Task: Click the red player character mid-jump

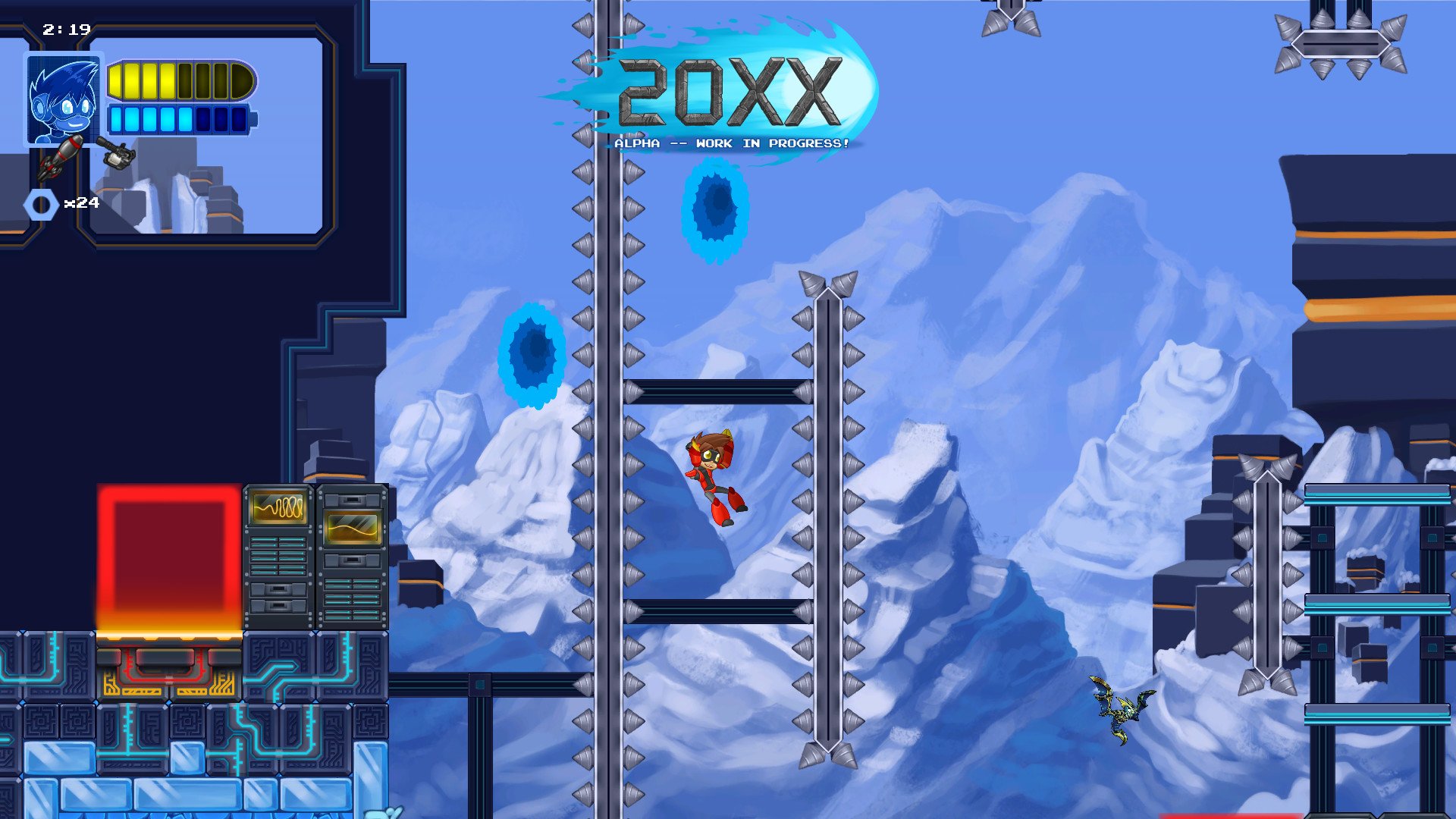Action: [x=713, y=478]
